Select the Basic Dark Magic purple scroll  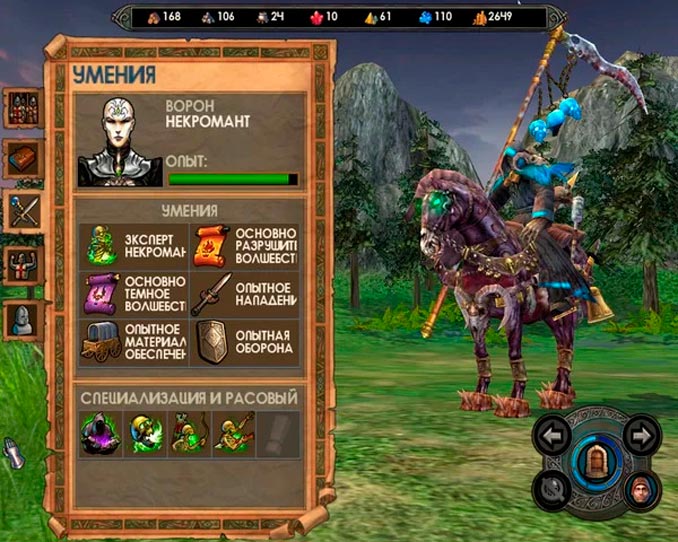[102, 295]
